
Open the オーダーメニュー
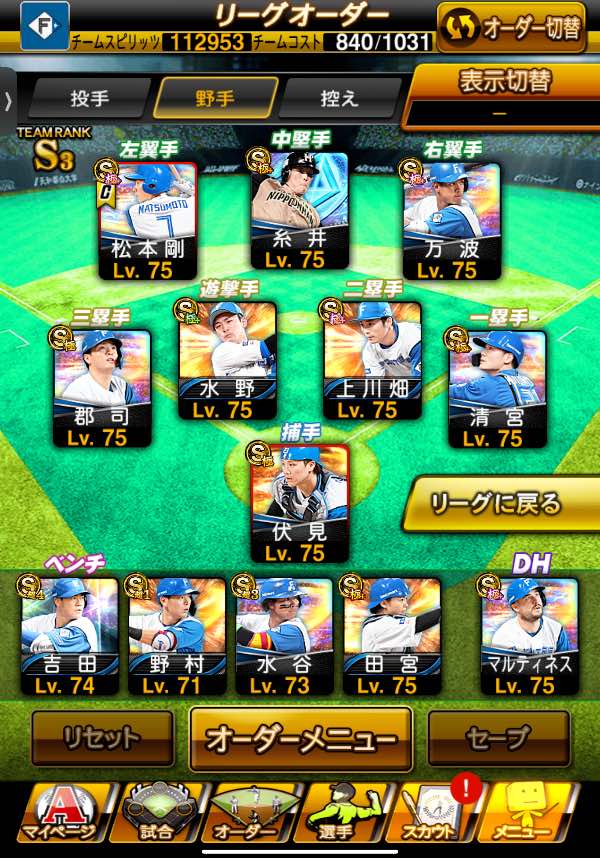pos(301,739)
